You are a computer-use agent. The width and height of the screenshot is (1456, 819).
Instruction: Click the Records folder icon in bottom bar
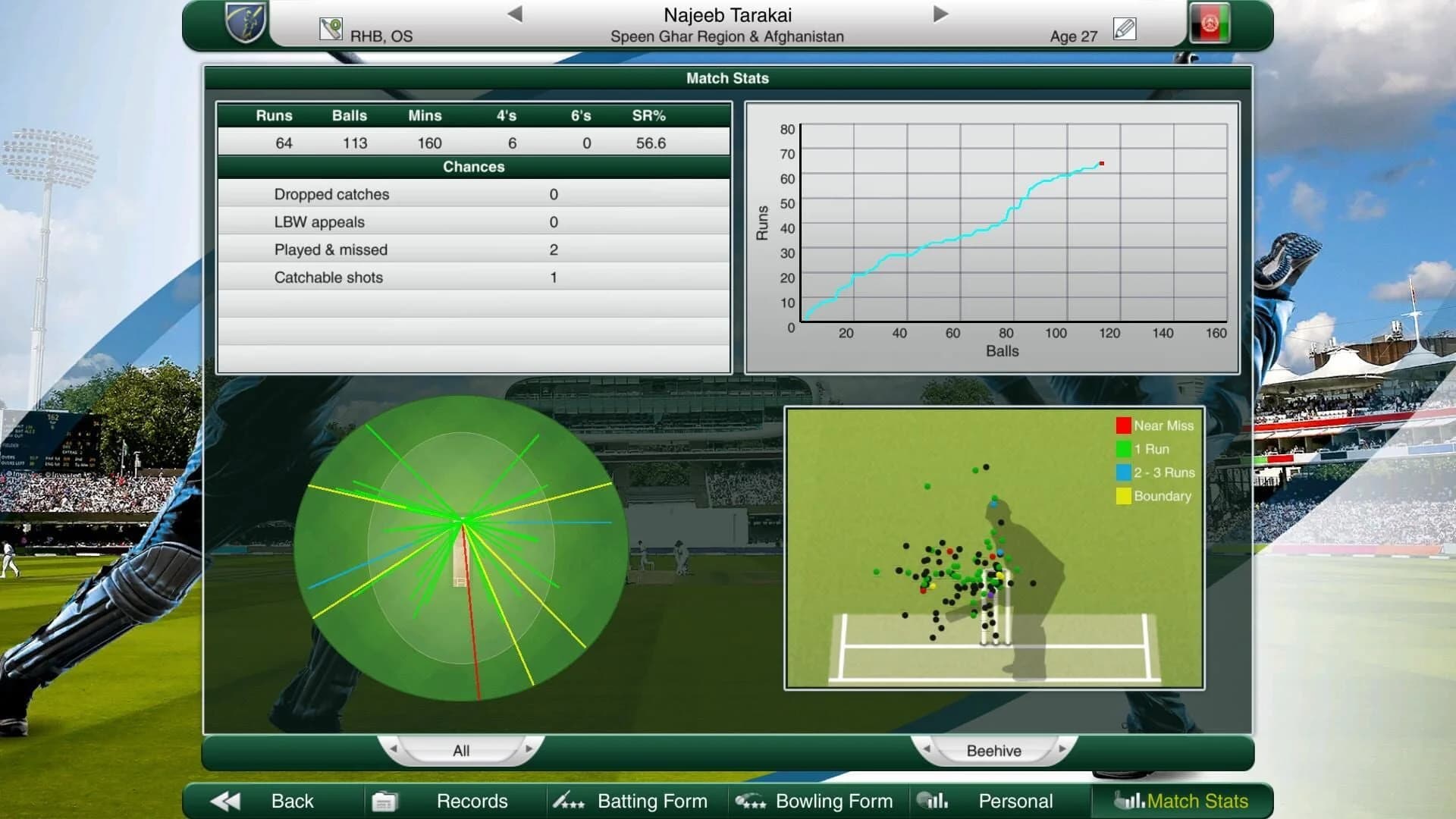[x=386, y=800]
